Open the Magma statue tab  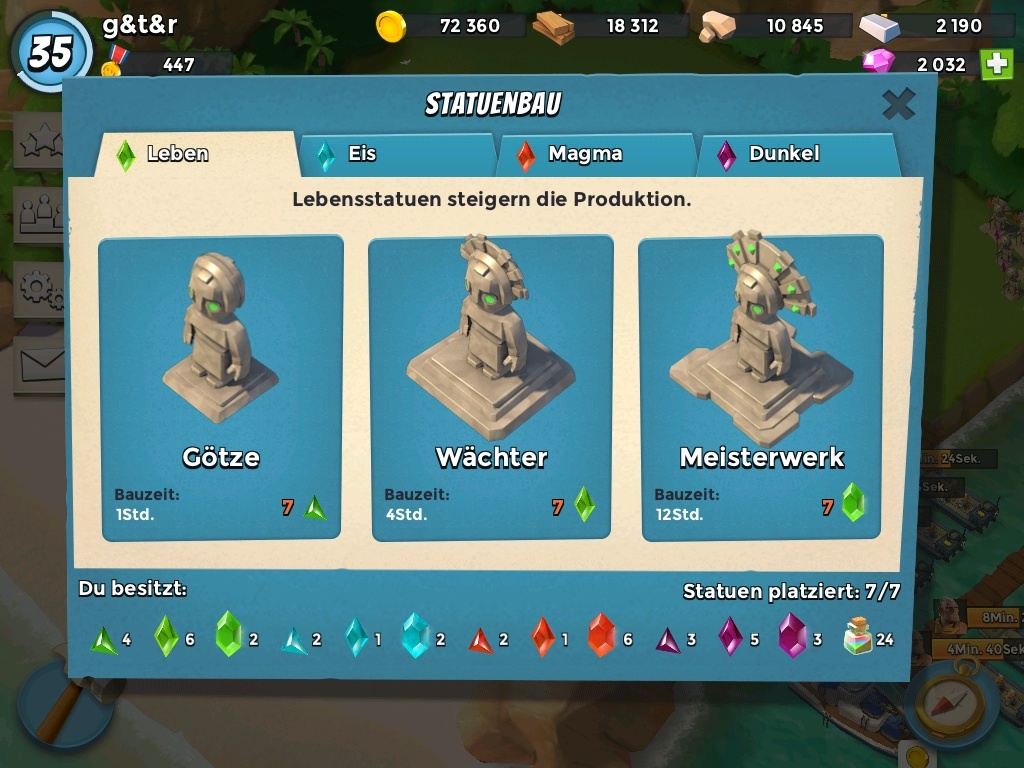click(x=595, y=155)
